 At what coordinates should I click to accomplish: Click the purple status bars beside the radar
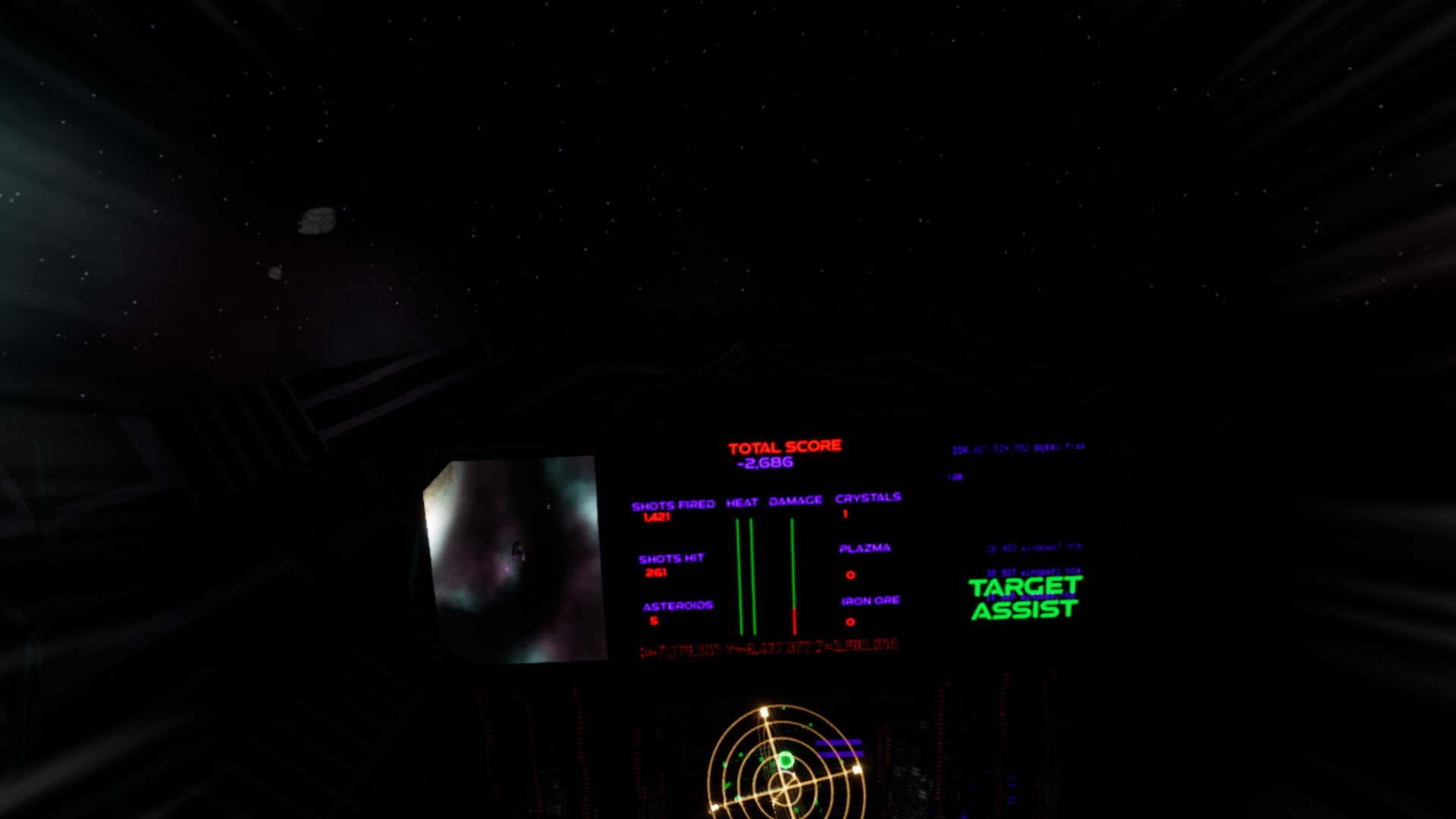839,748
